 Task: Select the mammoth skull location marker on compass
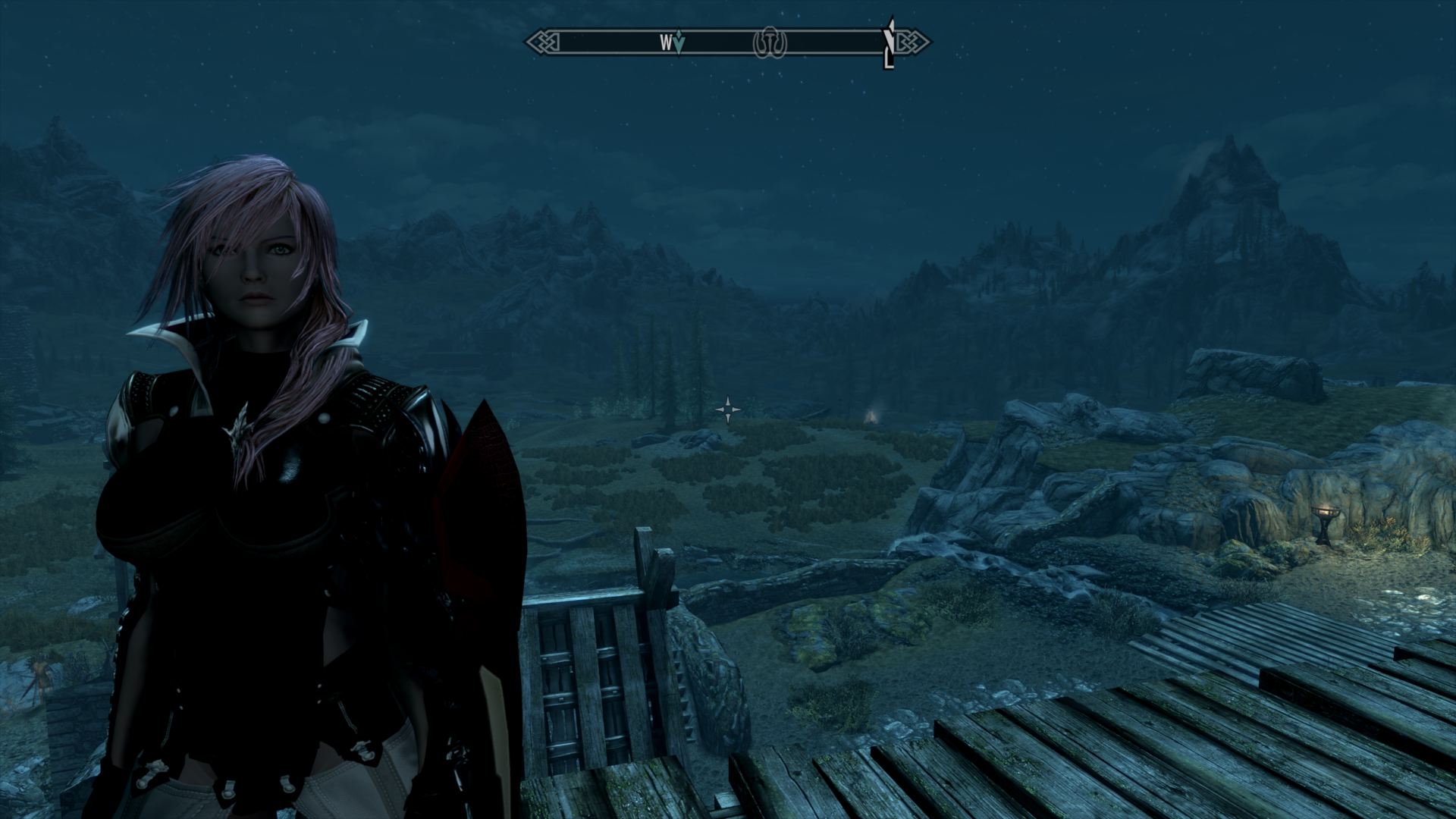click(770, 43)
